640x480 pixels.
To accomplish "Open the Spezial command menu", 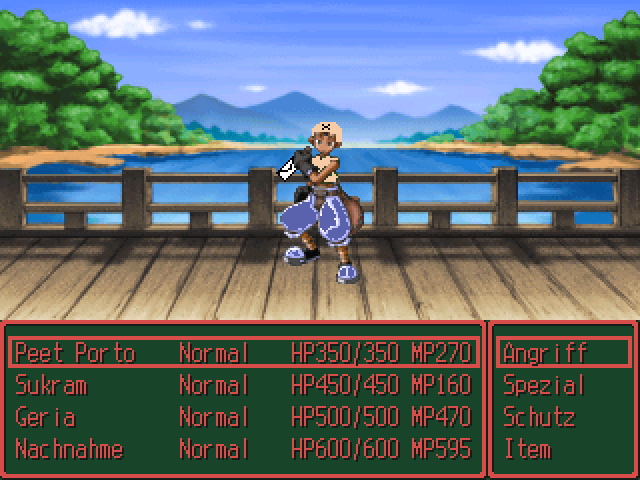I will coord(544,385).
